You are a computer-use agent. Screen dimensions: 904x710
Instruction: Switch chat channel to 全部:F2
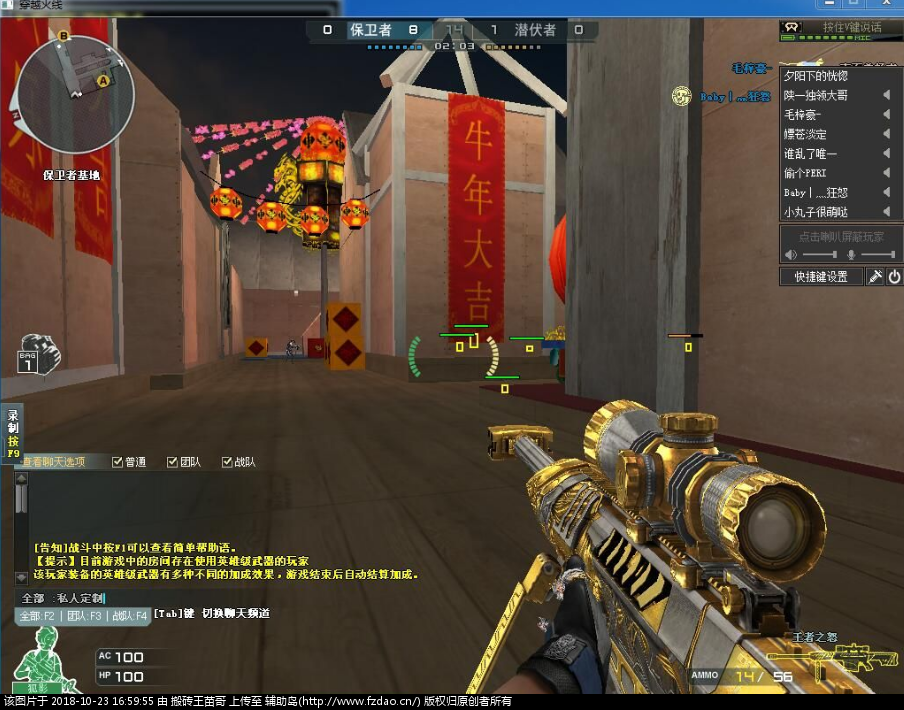pos(37,616)
